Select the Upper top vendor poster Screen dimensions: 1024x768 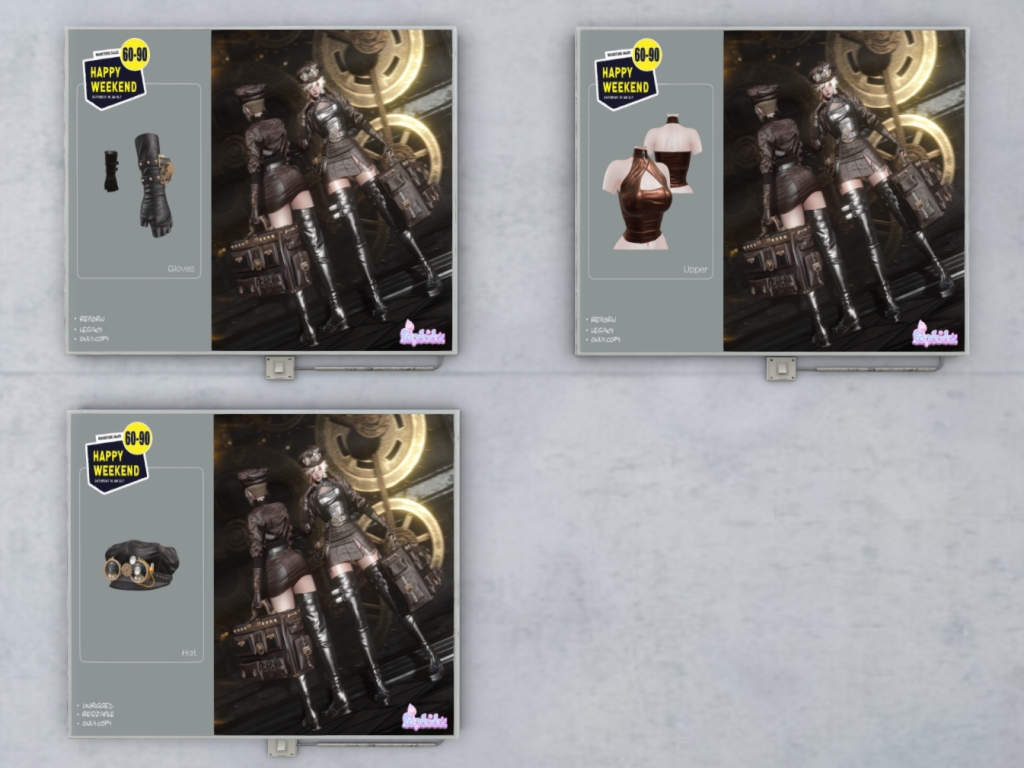pyautogui.click(x=771, y=190)
